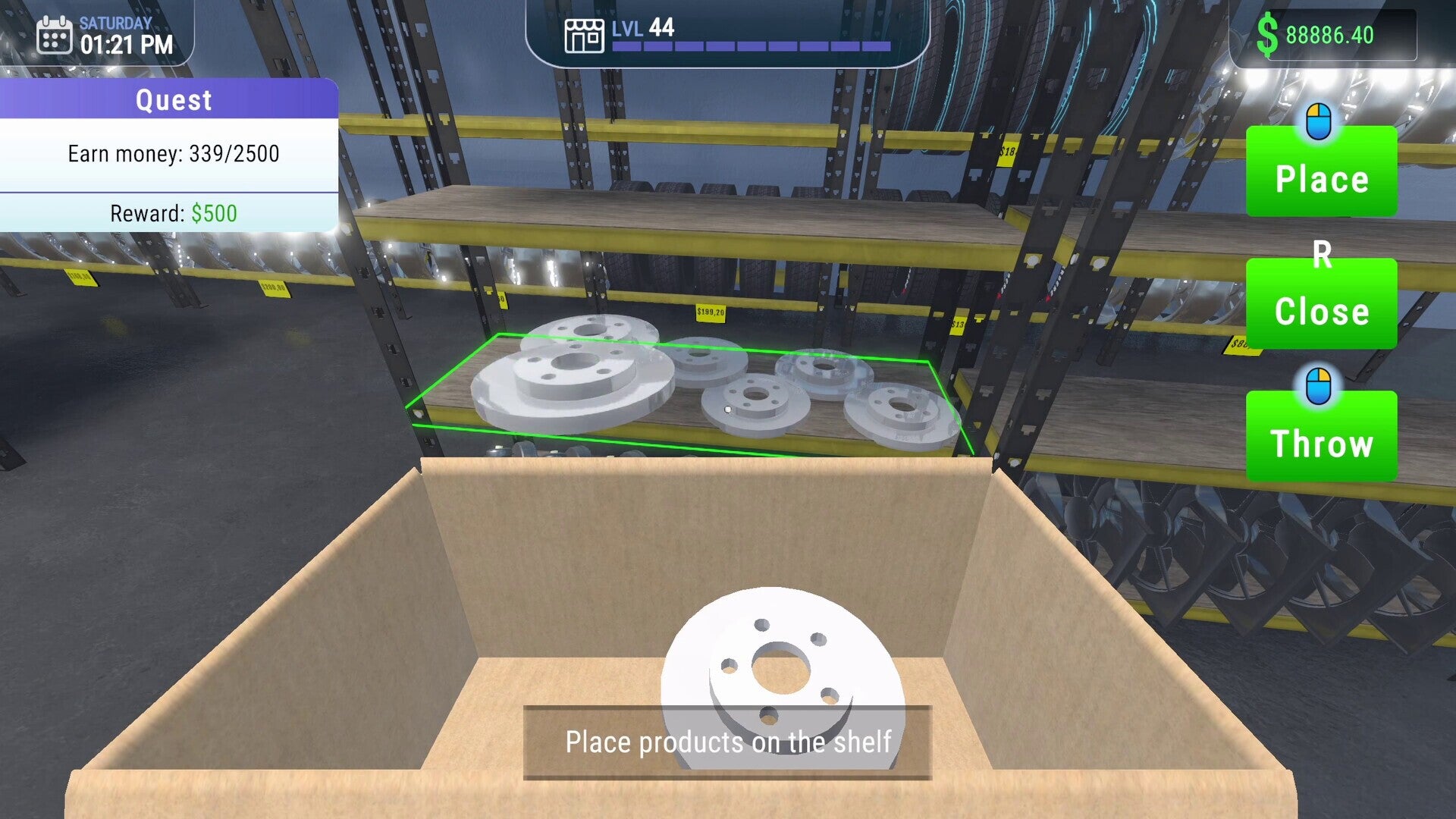Click the white crosshair cursor dot
The height and width of the screenshot is (819, 1456).
coord(728,409)
